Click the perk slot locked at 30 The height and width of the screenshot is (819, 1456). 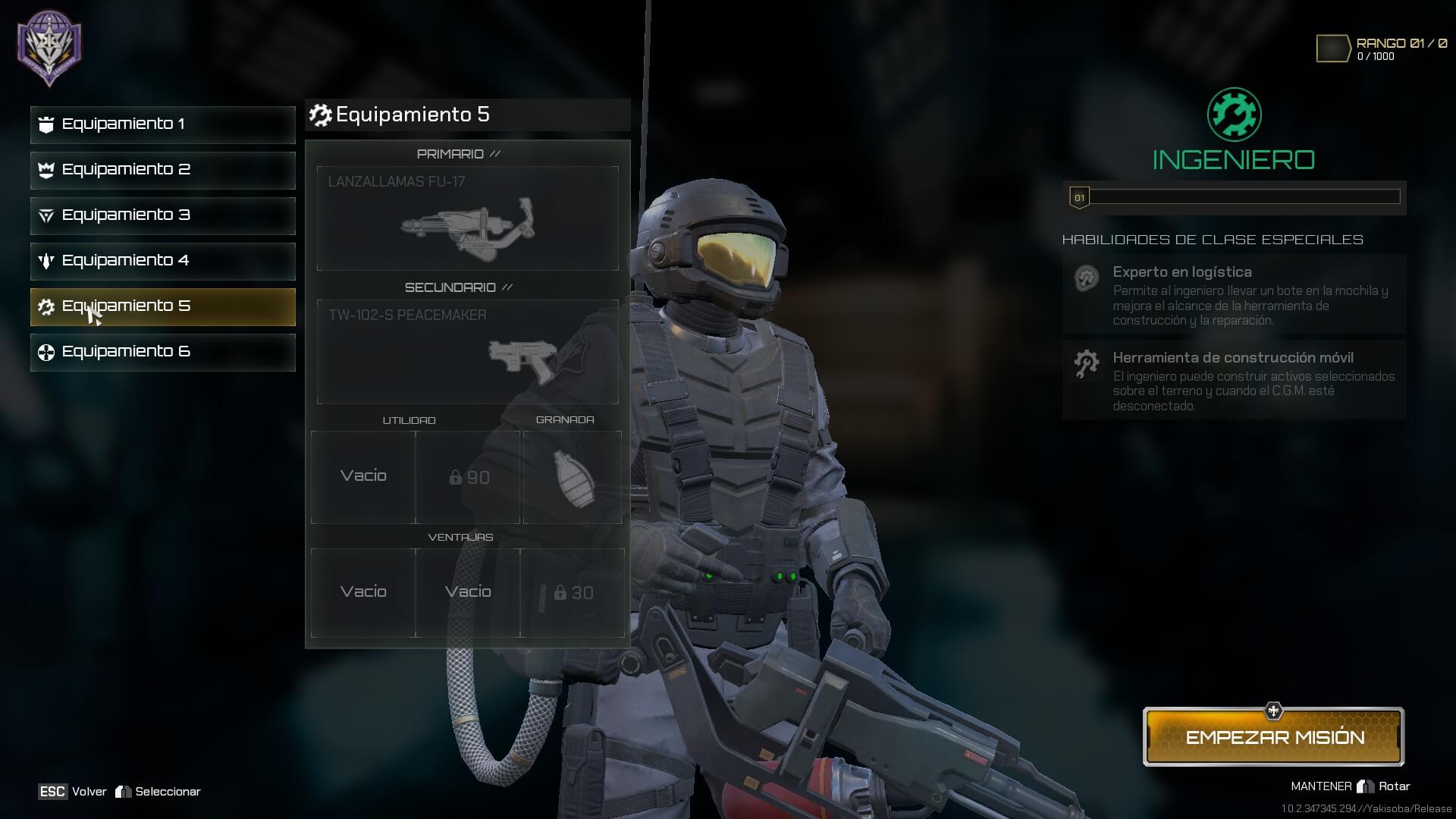click(x=573, y=593)
